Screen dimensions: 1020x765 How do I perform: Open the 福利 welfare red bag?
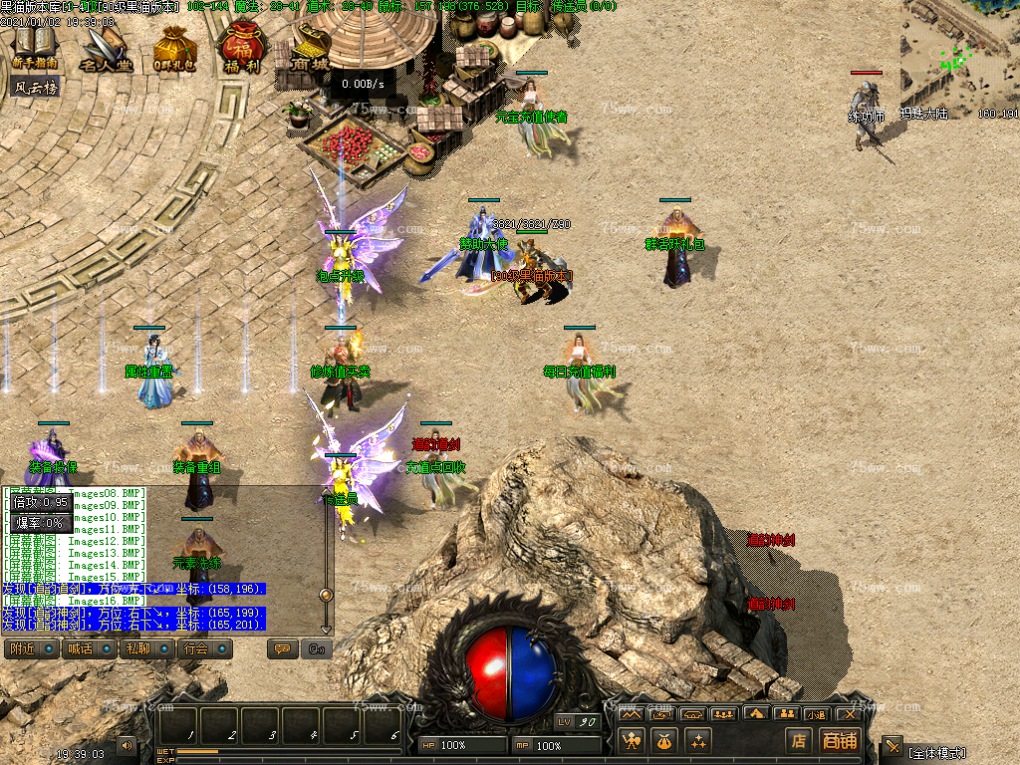(242, 48)
